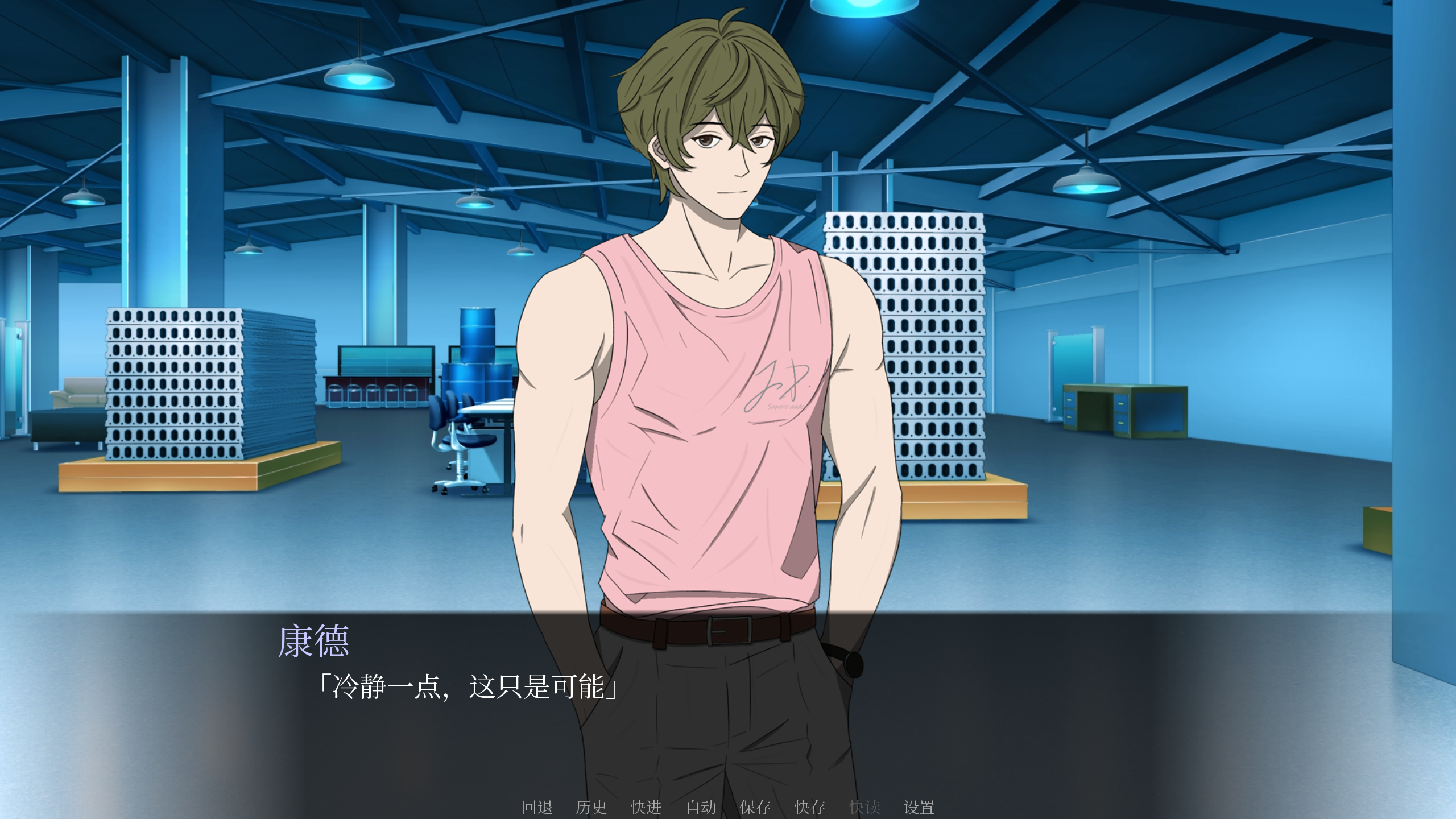
Task: Toggle 自动 (auto) play
Action: [701, 806]
